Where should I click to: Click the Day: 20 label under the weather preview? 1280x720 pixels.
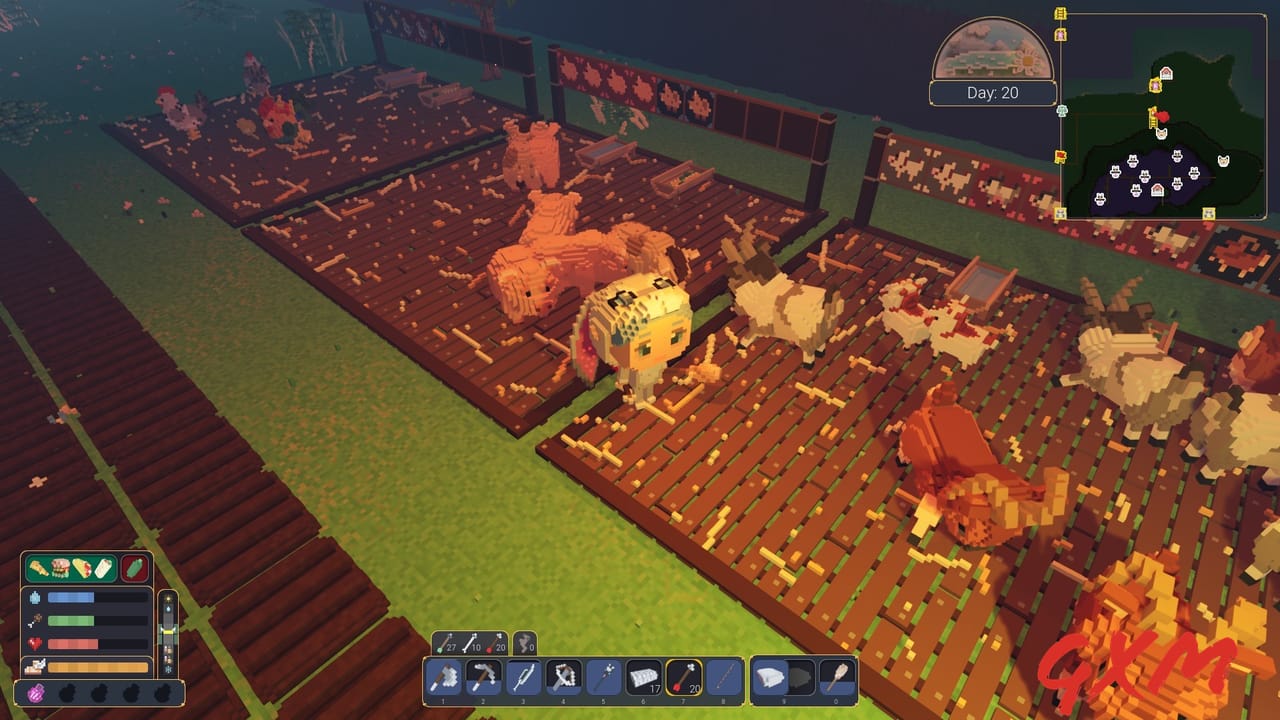tap(993, 92)
